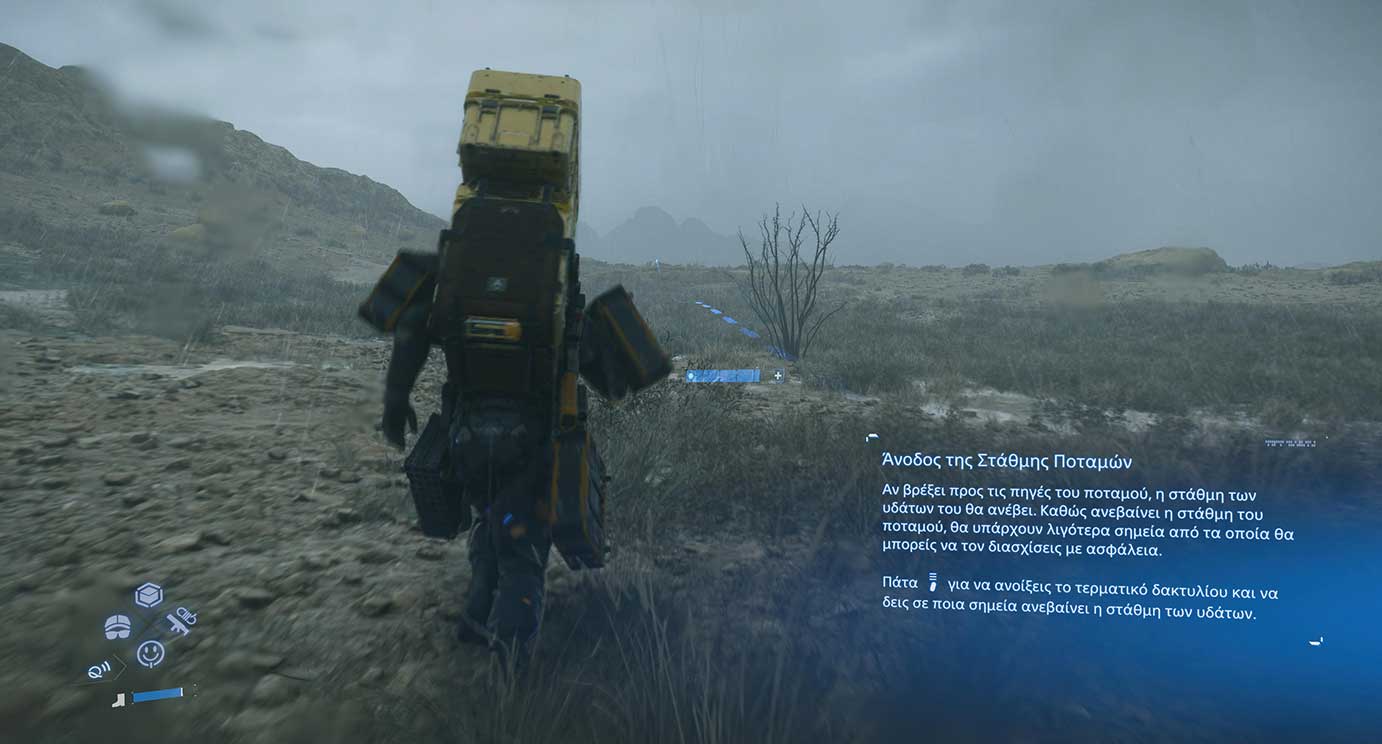Click the smiley face likes icon

pos(150,653)
